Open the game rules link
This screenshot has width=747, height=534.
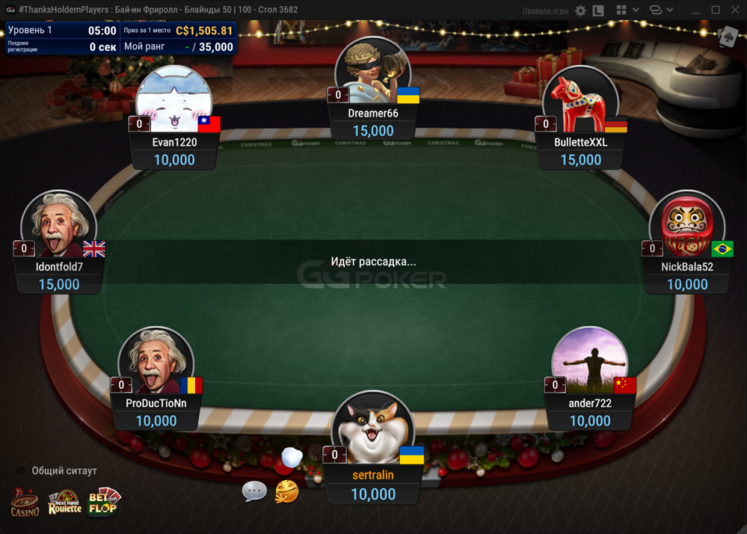(545, 10)
